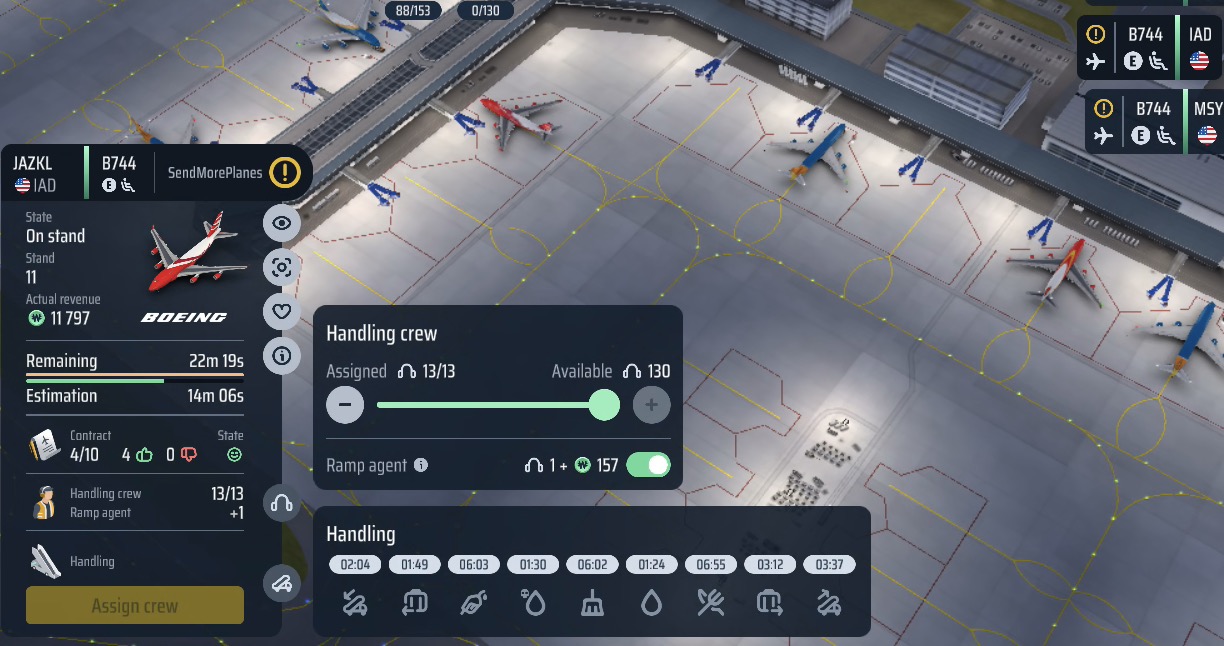Click the handling crew slider handle
This screenshot has height=646, width=1224.
click(x=604, y=405)
